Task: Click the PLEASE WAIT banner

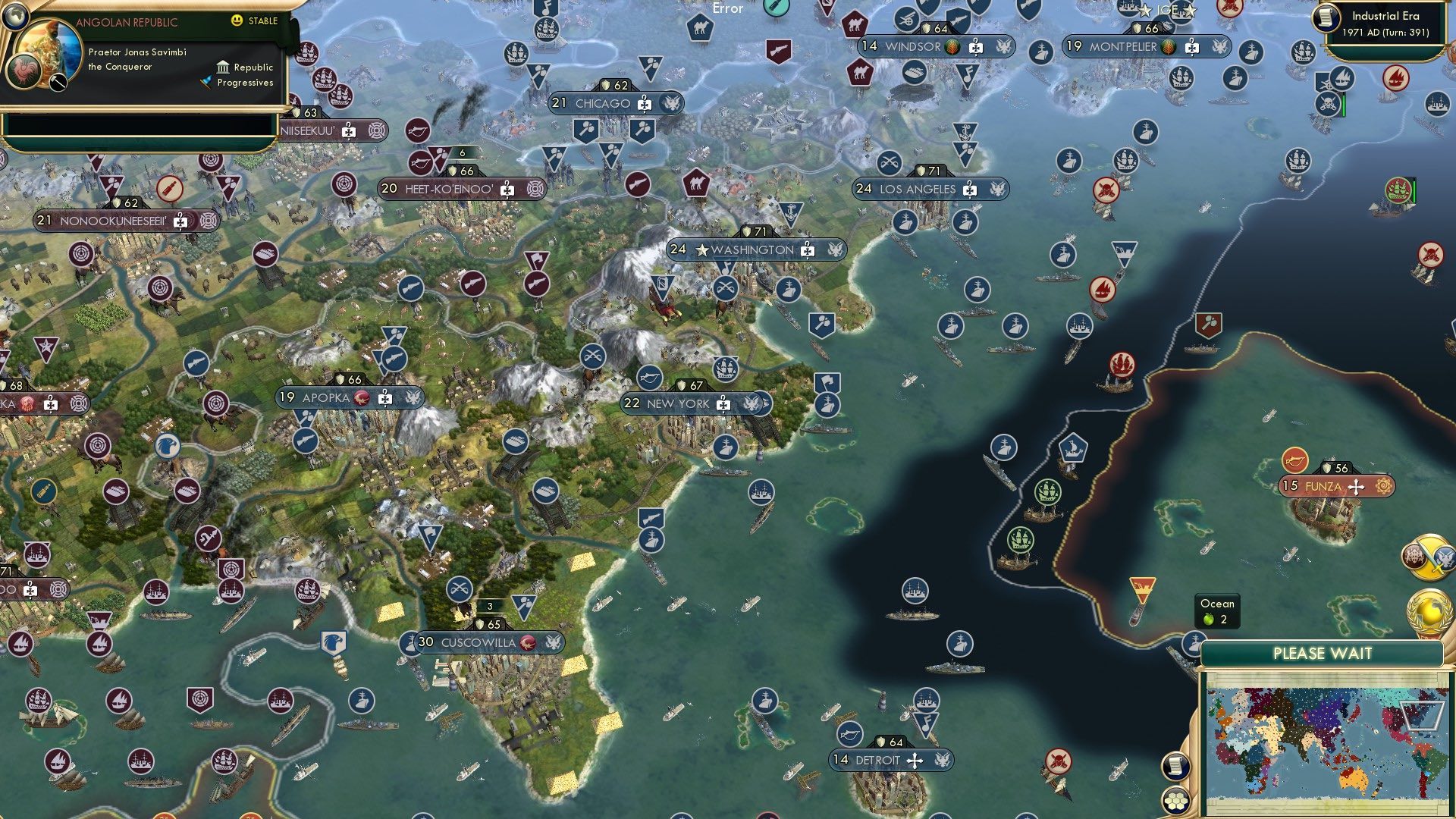Action: click(x=1323, y=653)
